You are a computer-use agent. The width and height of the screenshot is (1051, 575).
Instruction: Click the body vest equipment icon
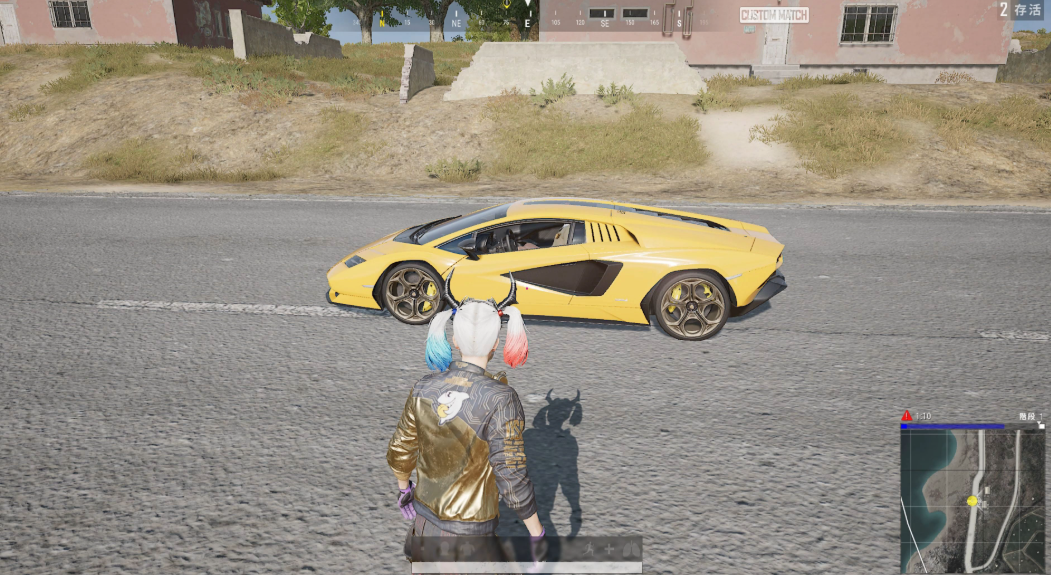467,549
